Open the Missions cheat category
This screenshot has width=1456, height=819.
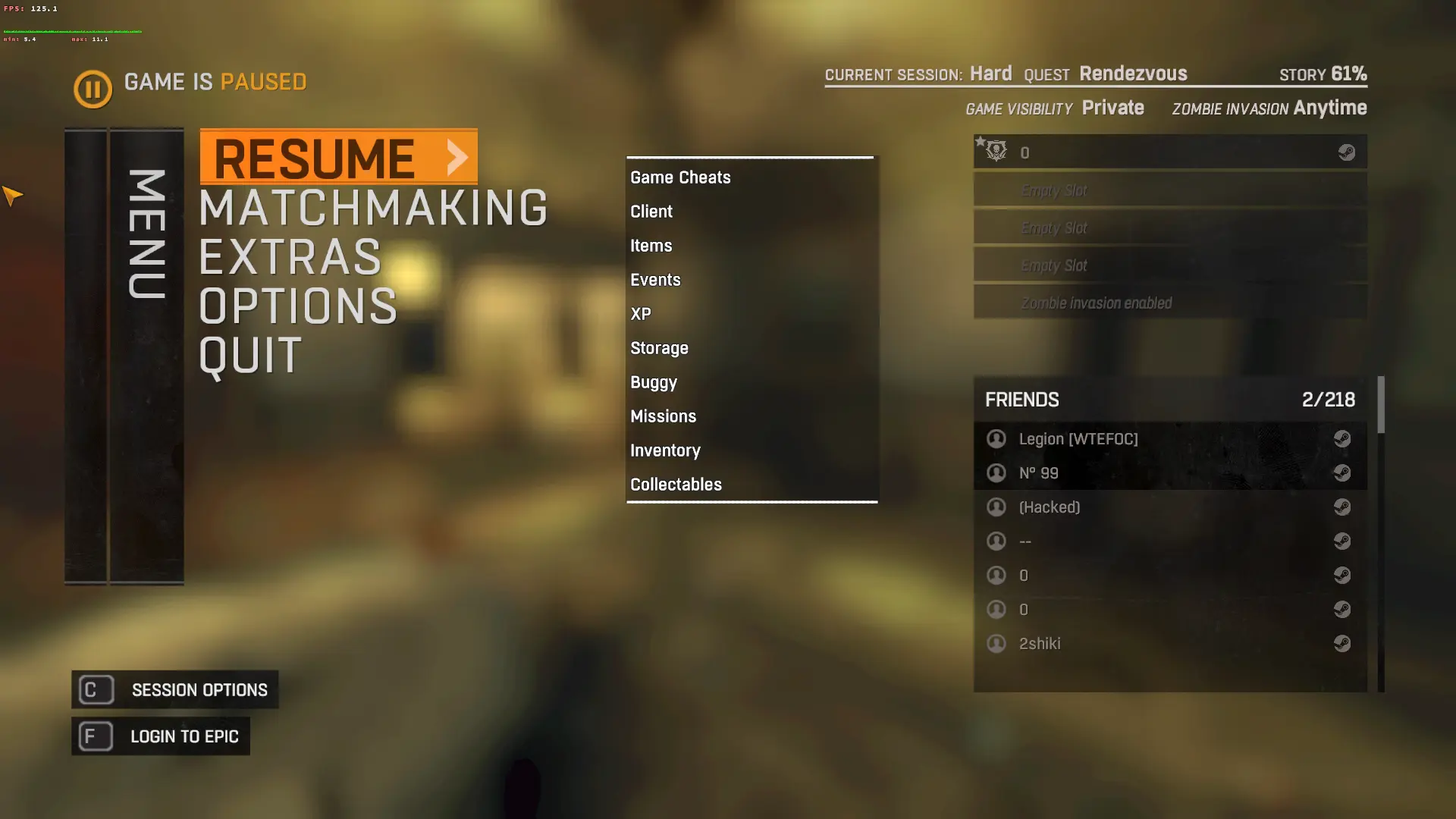point(663,416)
